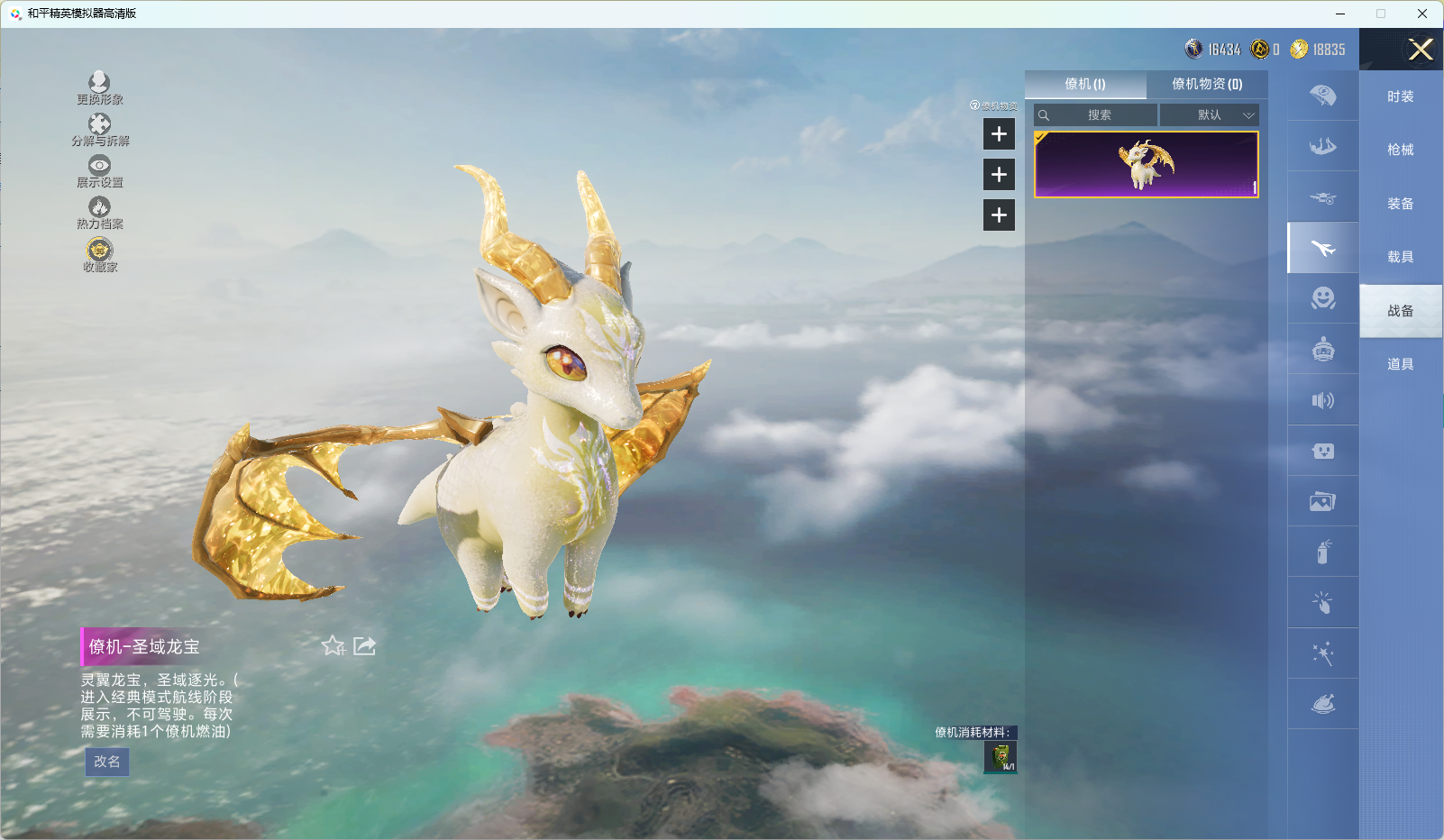
Task: Open the 默认 sort dropdown
Action: pyautogui.click(x=1209, y=115)
